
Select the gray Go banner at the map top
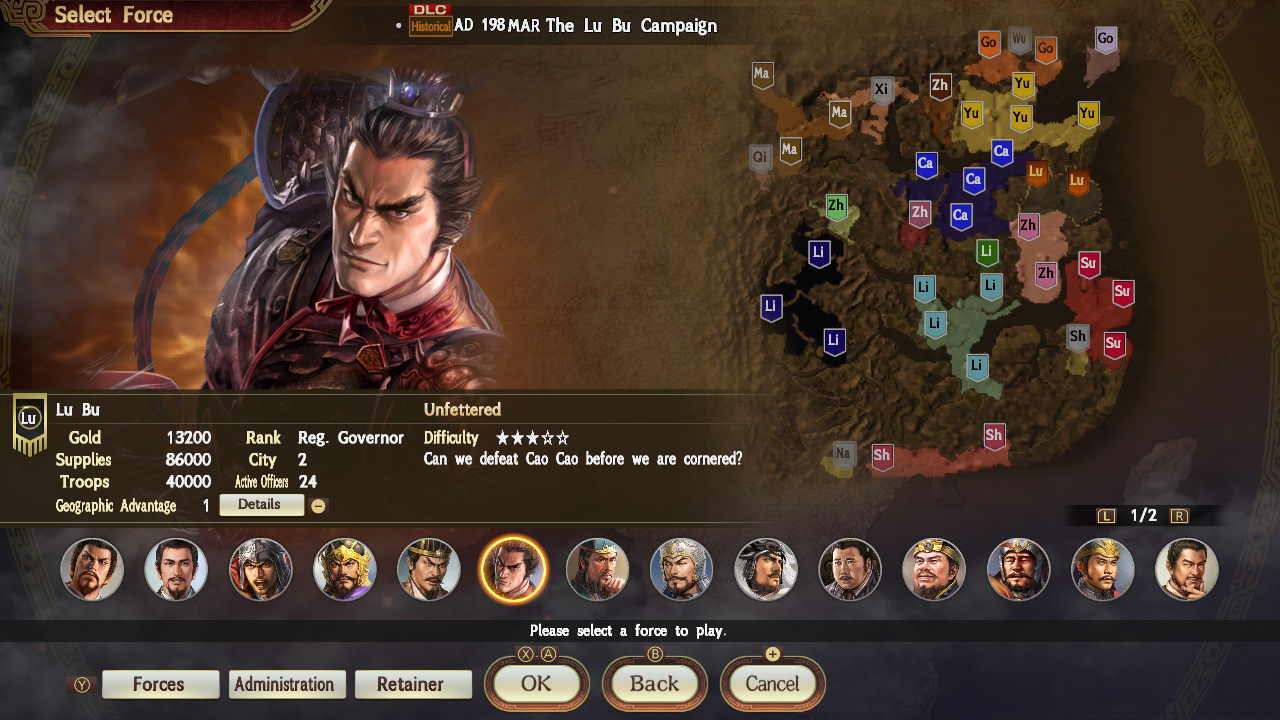[1103, 38]
